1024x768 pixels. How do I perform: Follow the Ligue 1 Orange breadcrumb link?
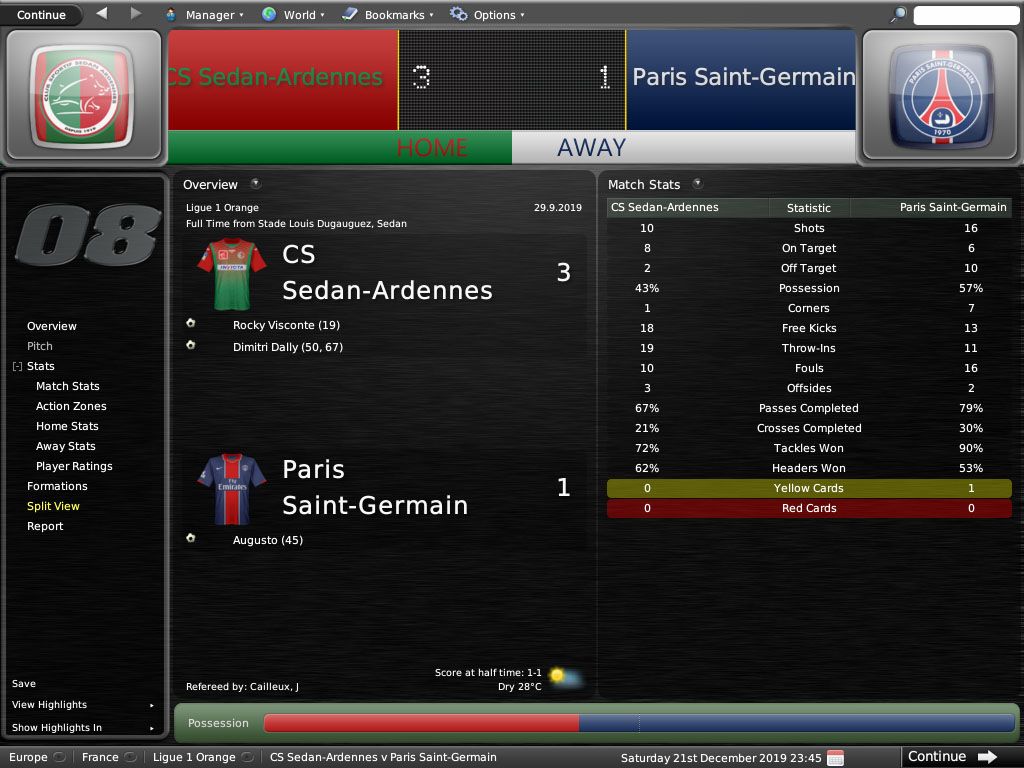[x=194, y=757]
